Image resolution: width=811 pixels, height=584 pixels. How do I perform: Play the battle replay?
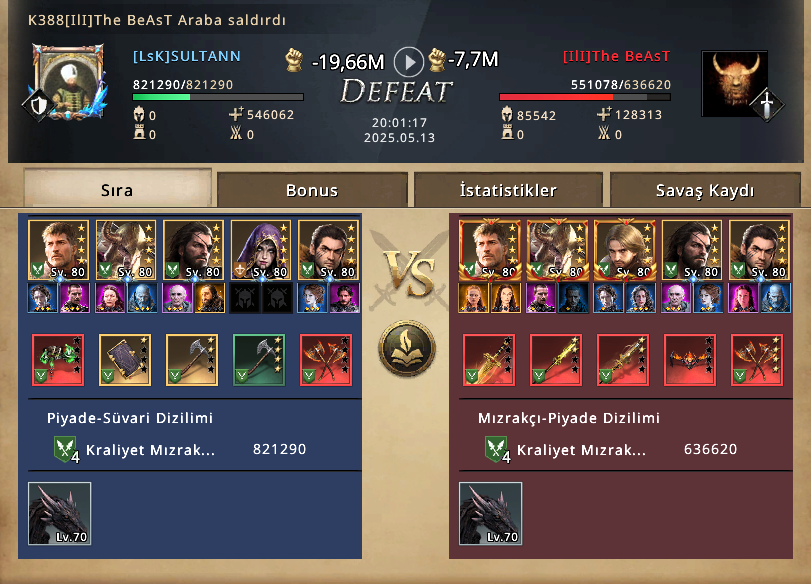pyautogui.click(x=408, y=62)
